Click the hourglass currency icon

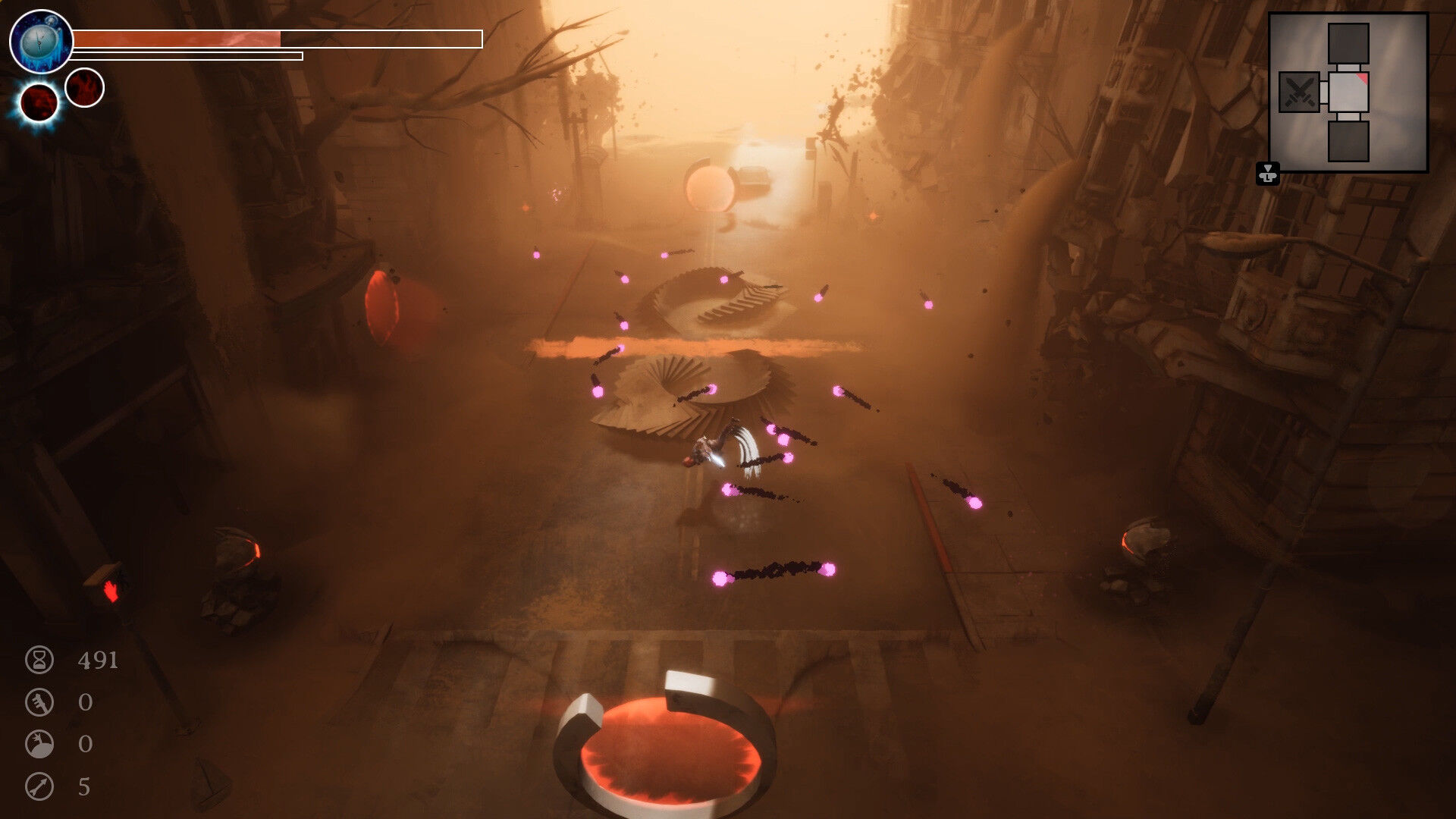tap(39, 660)
